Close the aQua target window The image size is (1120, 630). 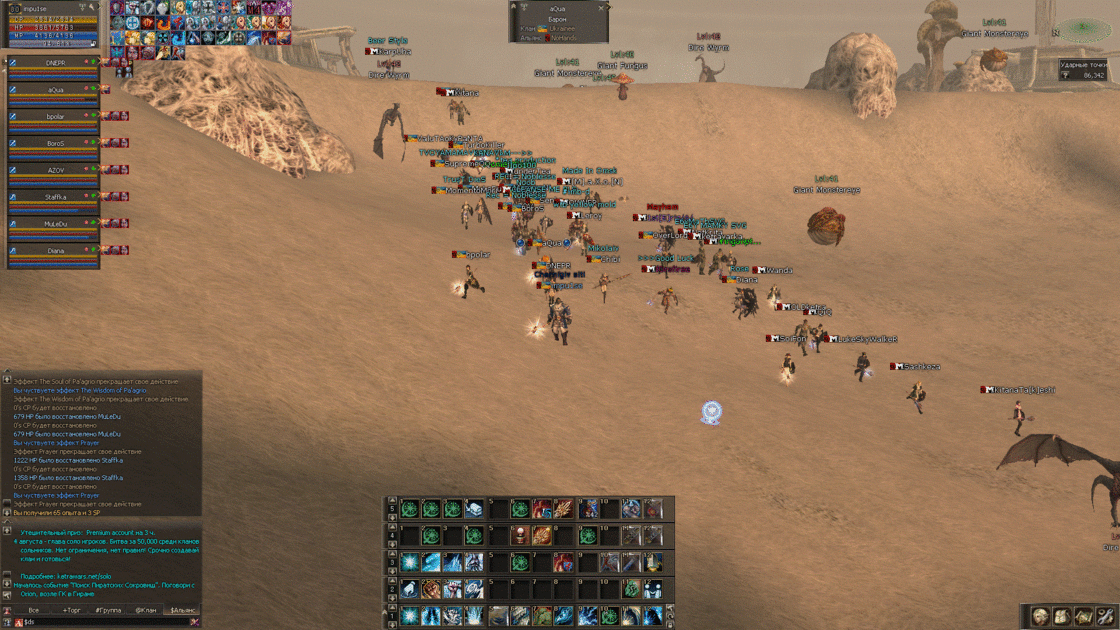[602, 8]
